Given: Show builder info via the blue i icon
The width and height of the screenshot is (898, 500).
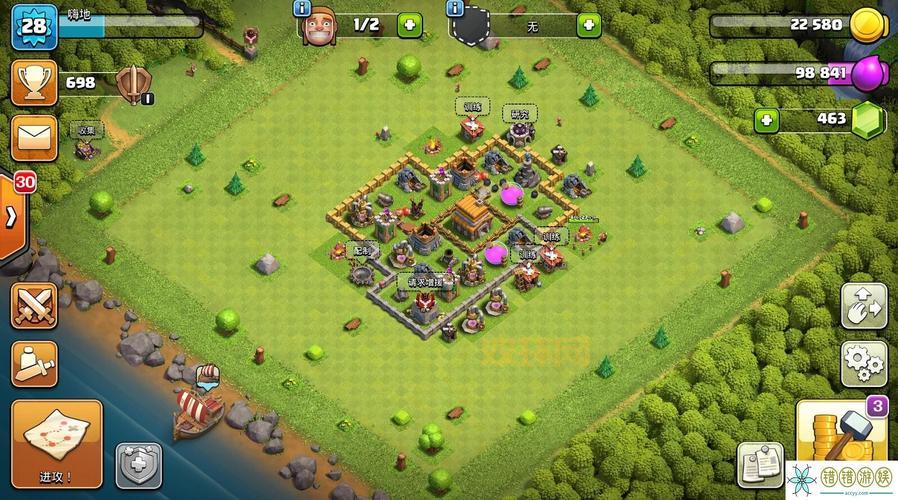Looking at the screenshot, I should (x=301, y=9).
